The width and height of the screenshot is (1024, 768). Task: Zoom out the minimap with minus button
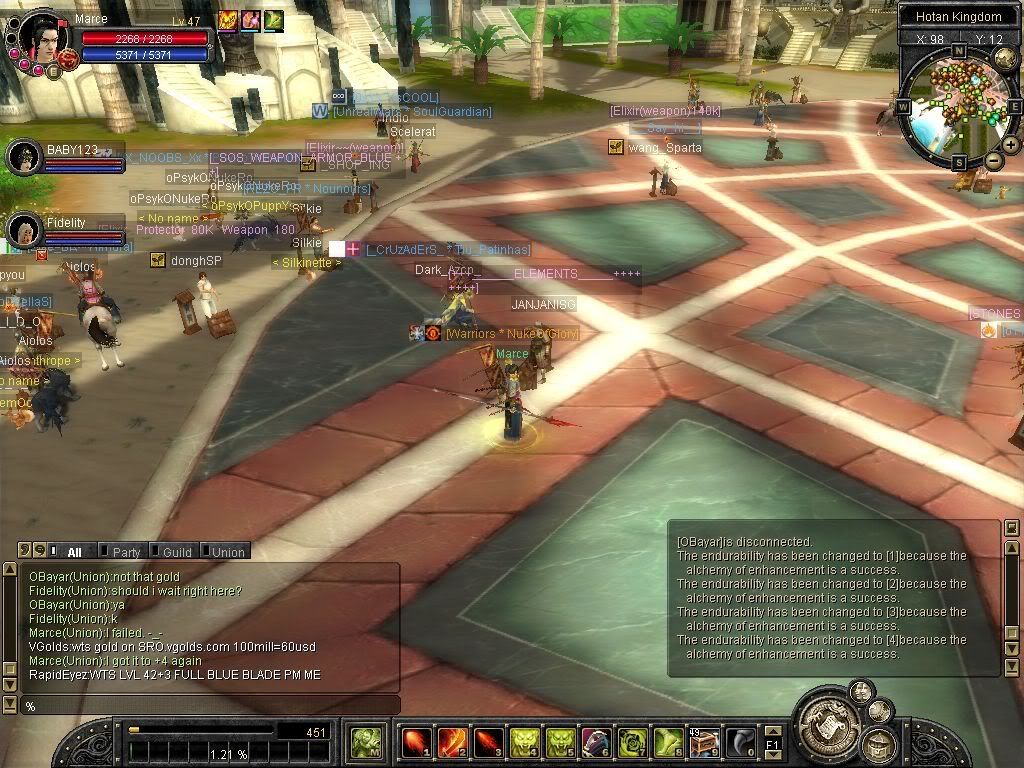pos(993,160)
